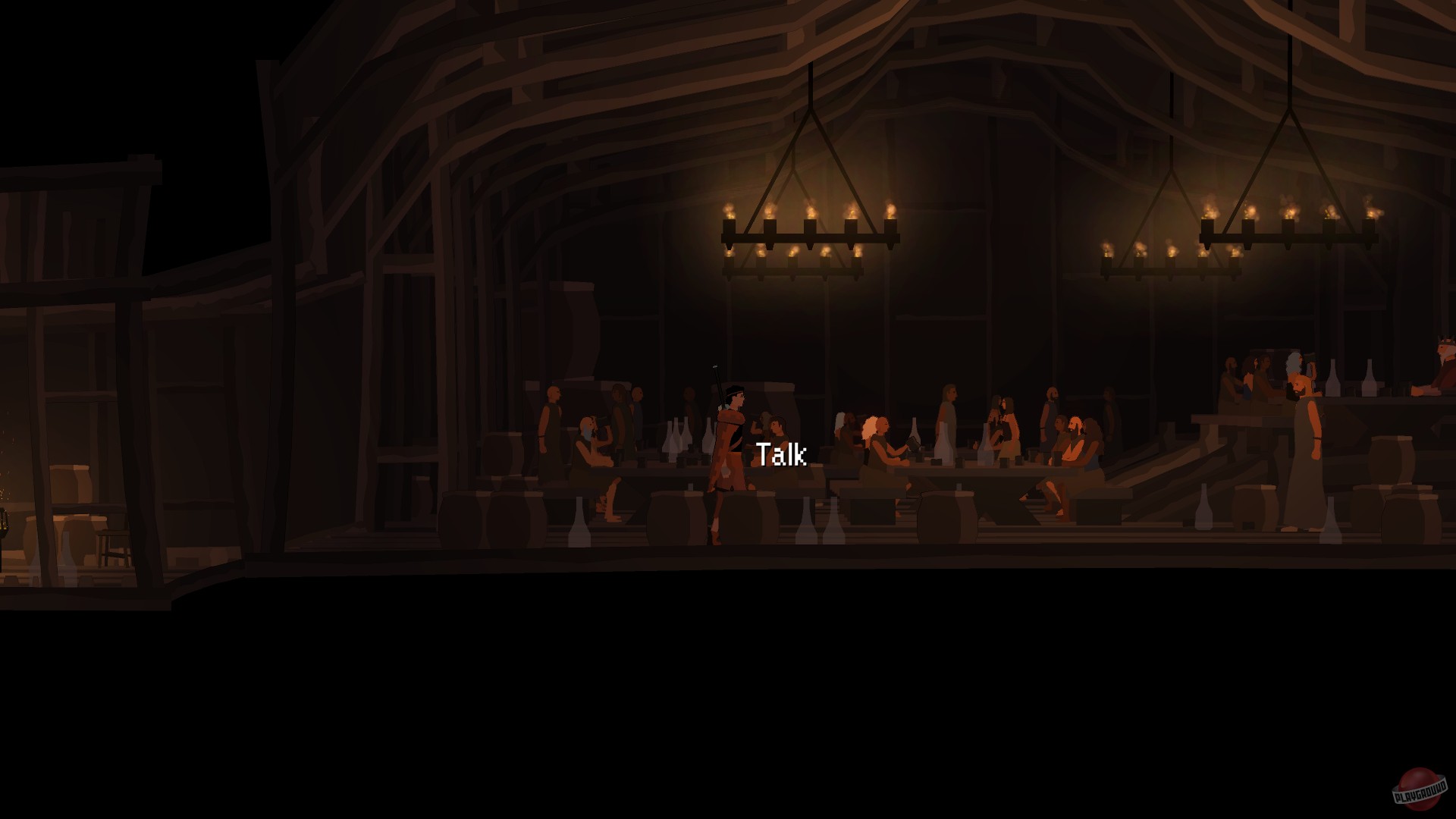Select the player character carrying the spear
This screenshot has height=819, width=1456.
point(728,447)
